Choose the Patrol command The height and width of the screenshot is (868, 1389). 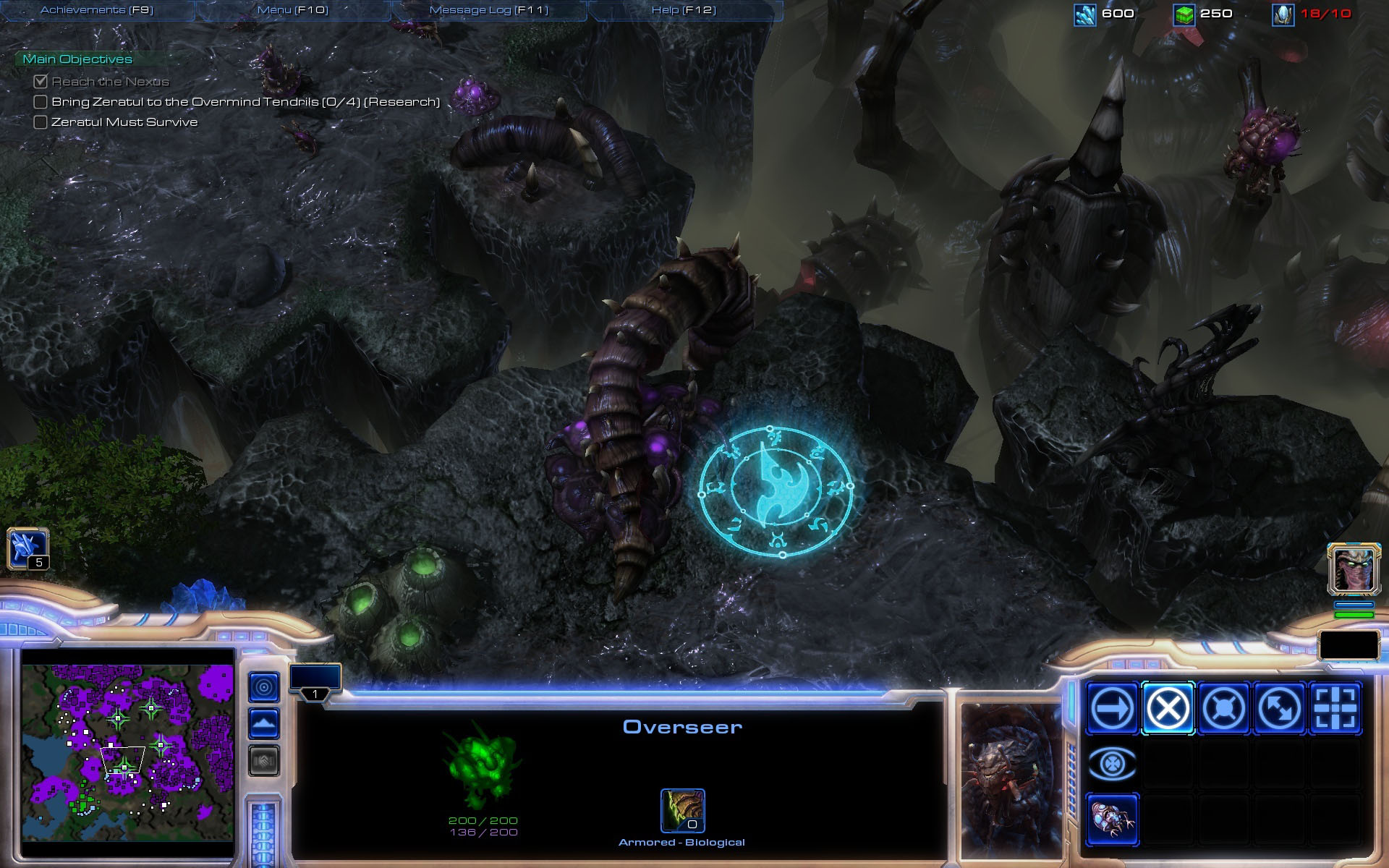[x=1279, y=708]
